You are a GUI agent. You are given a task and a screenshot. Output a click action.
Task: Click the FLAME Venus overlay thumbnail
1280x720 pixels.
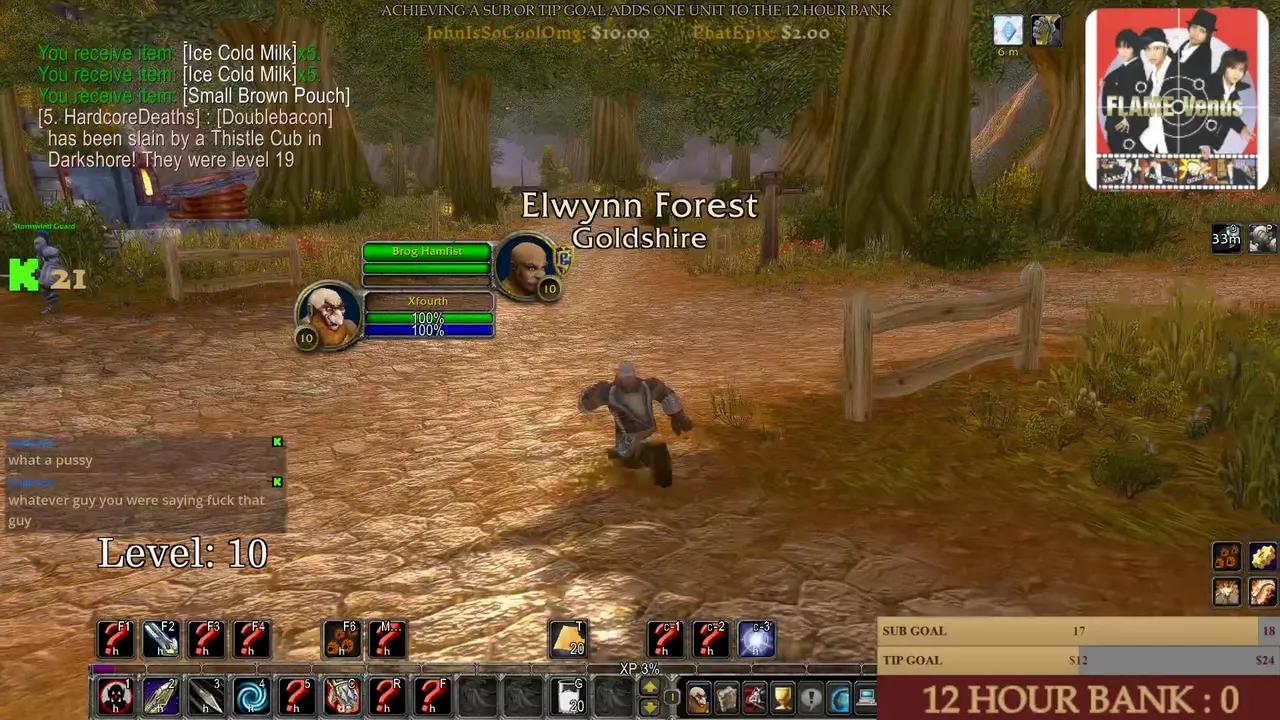(x=1176, y=97)
